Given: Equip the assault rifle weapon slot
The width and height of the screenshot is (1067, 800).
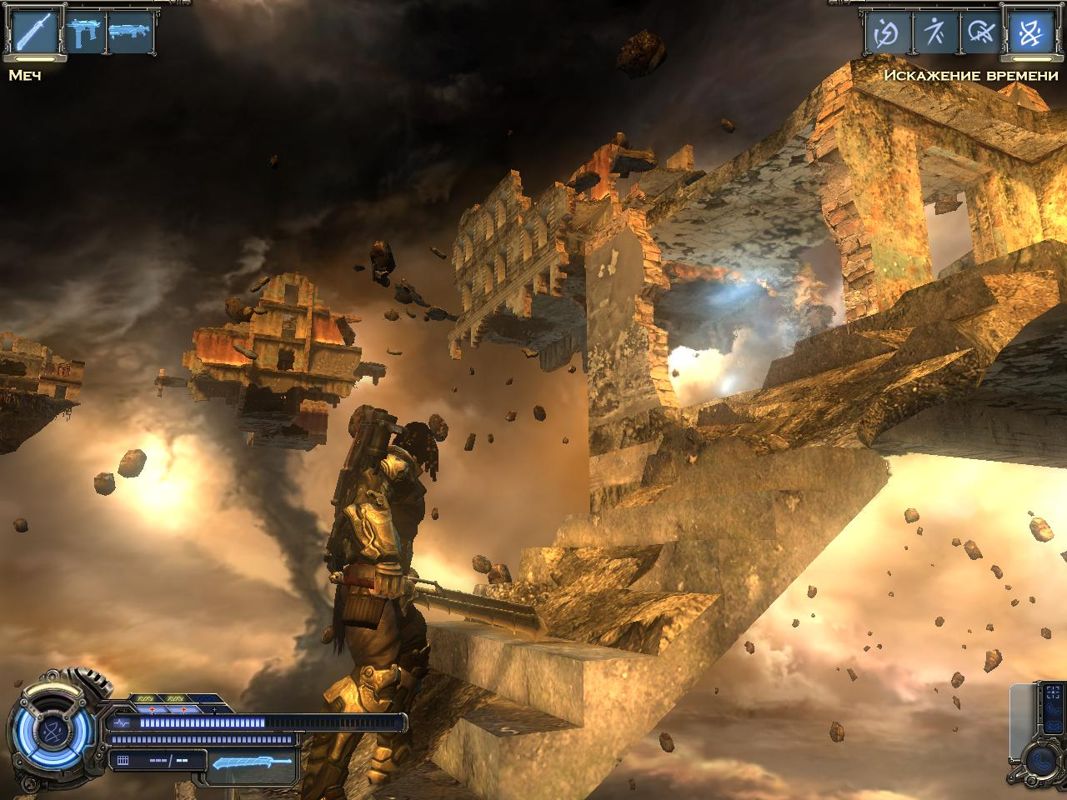Looking at the screenshot, I should (131, 32).
